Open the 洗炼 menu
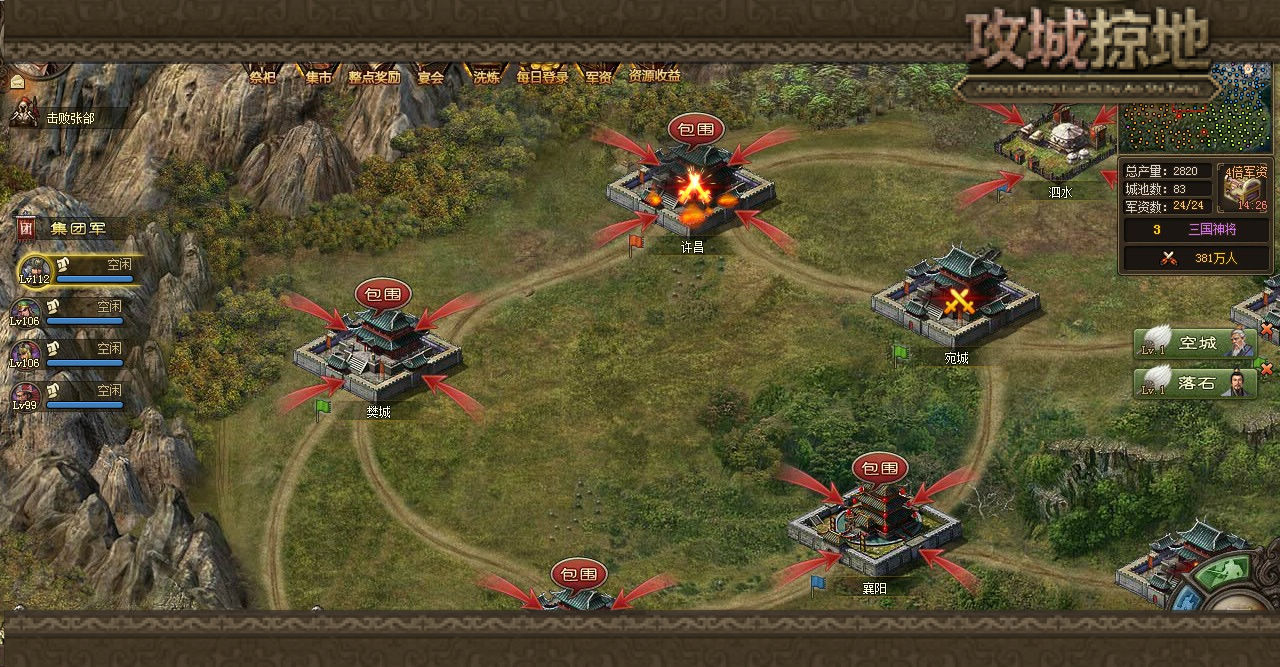This screenshot has height=667, width=1280. 487,76
